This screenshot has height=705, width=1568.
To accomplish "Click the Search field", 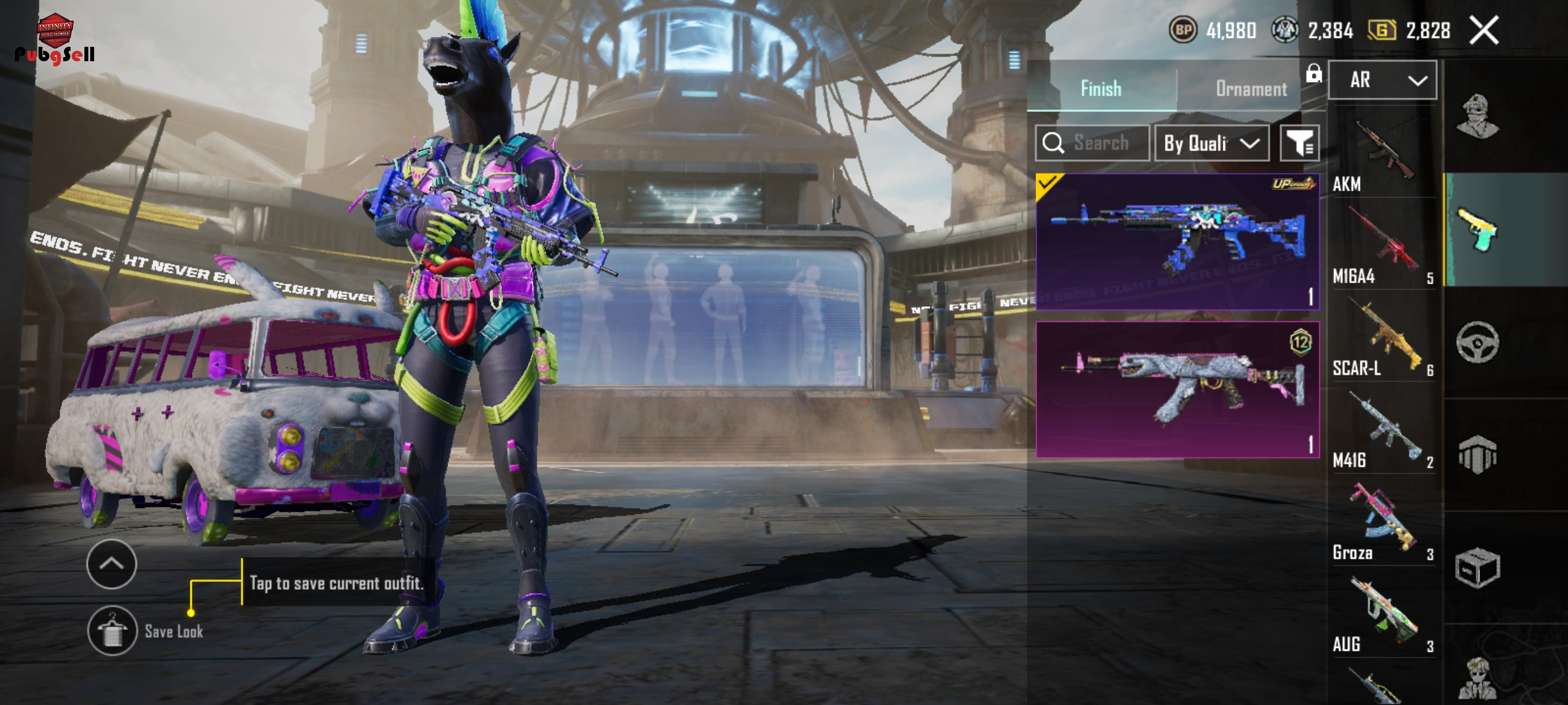I will pyautogui.click(x=1092, y=143).
